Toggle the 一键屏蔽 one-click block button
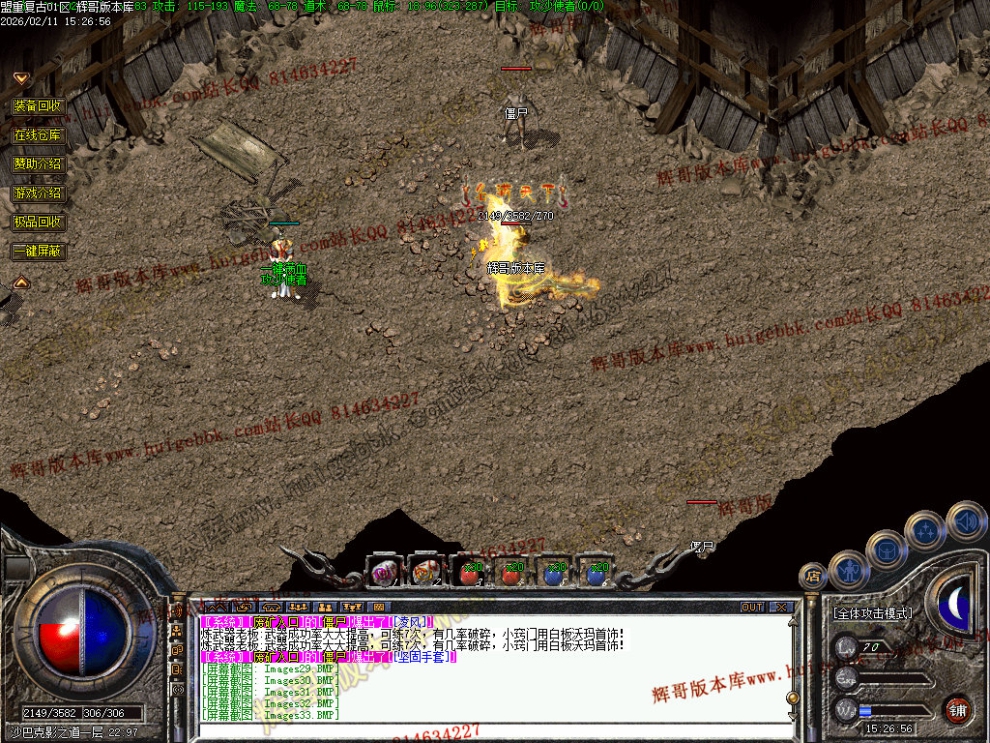The height and width of the screenshot is (743, 990). (38, 251)
